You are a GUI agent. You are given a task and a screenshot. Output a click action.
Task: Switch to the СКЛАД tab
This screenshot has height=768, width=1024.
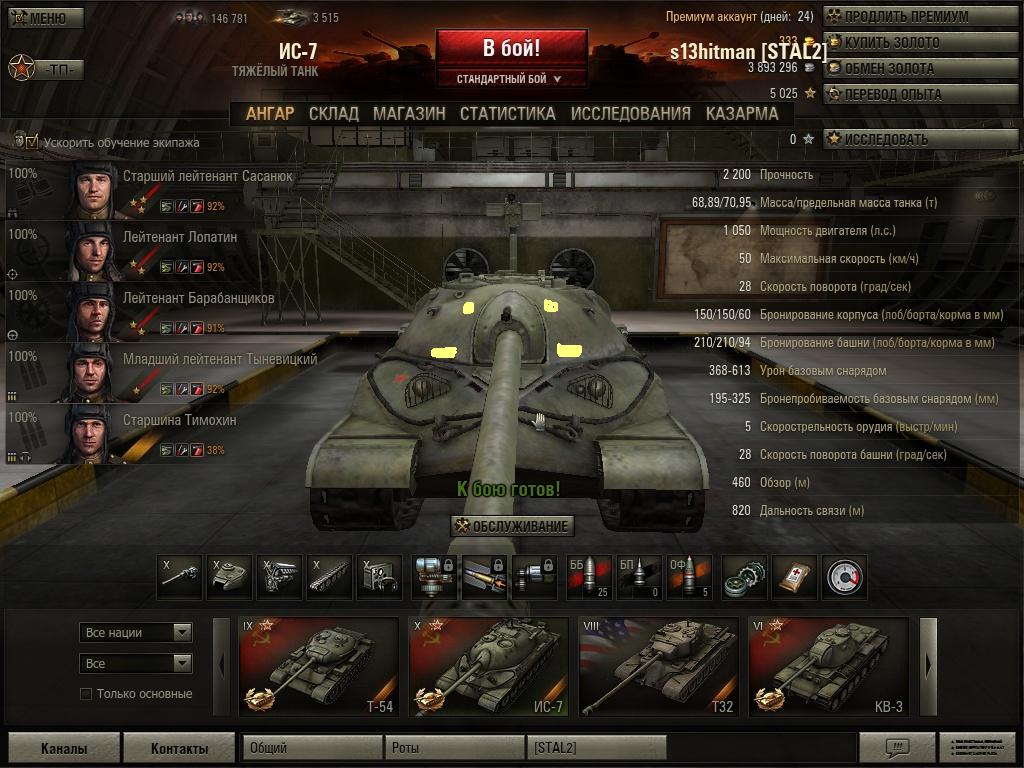click(x=333, y=113)
